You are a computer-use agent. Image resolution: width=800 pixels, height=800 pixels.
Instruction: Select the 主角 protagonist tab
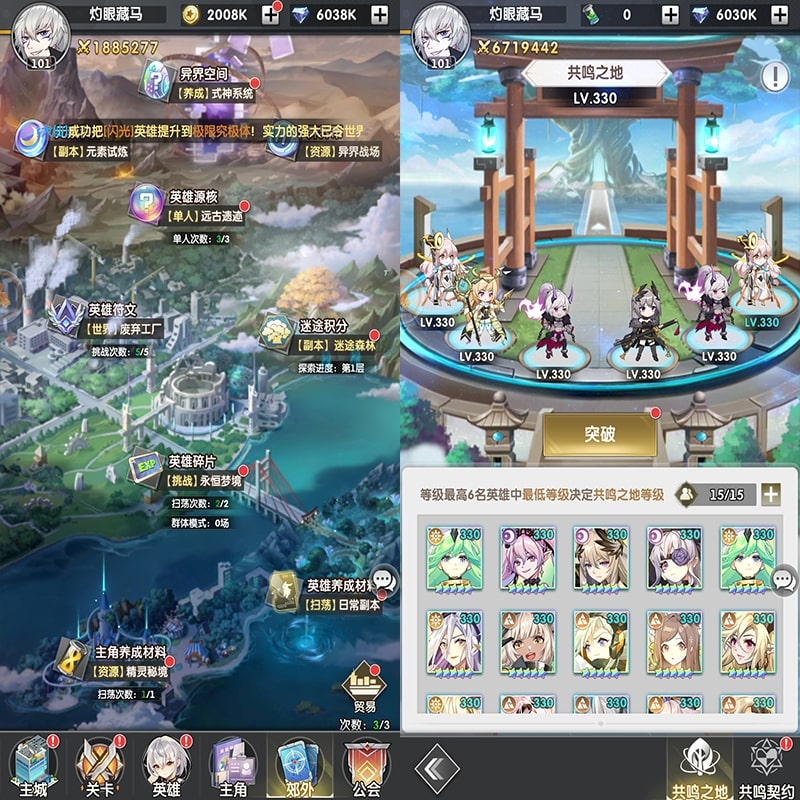pyautogui.click(x=233, y=766)
